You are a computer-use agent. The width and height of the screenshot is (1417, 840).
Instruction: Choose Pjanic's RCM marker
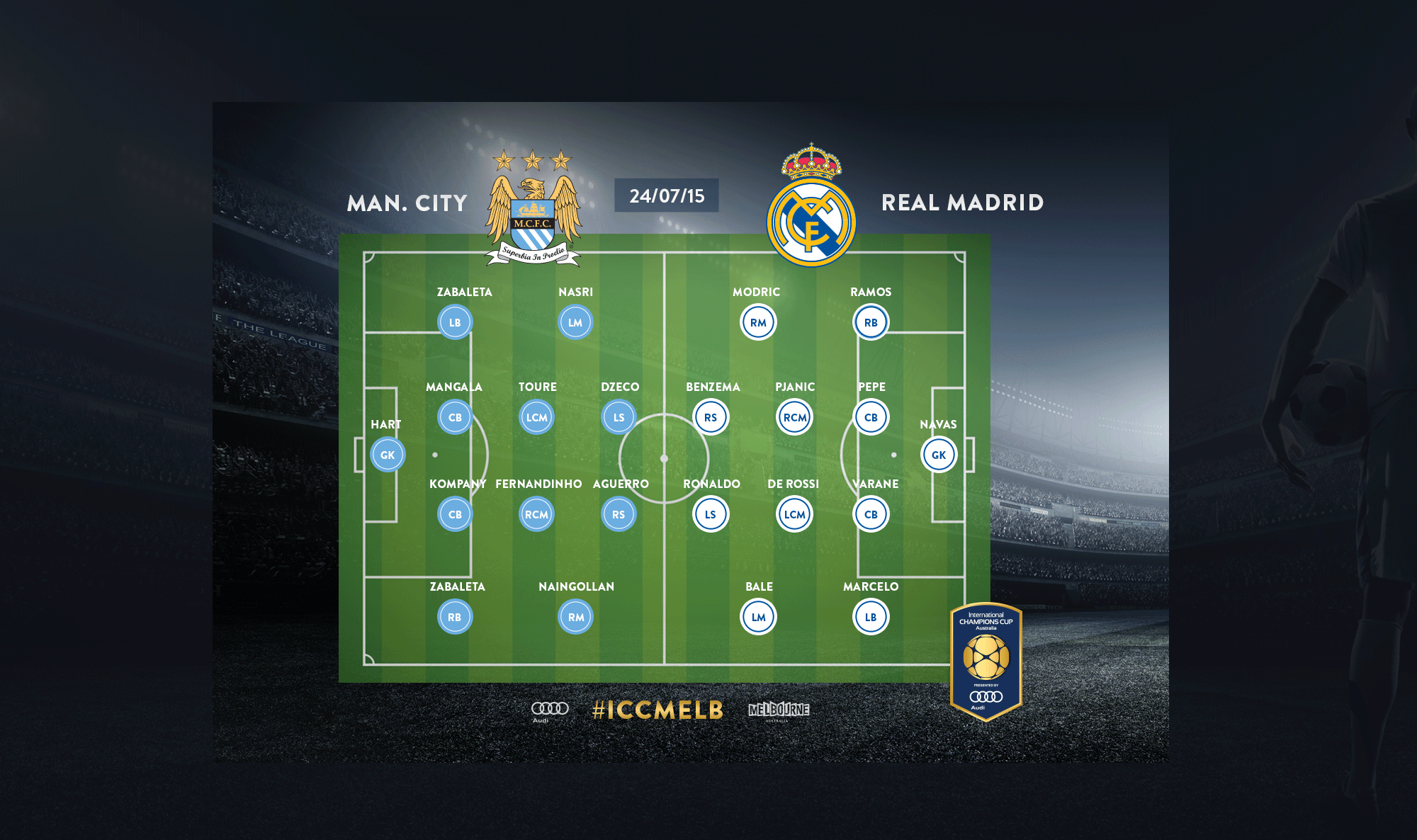(x=795, y=417)
